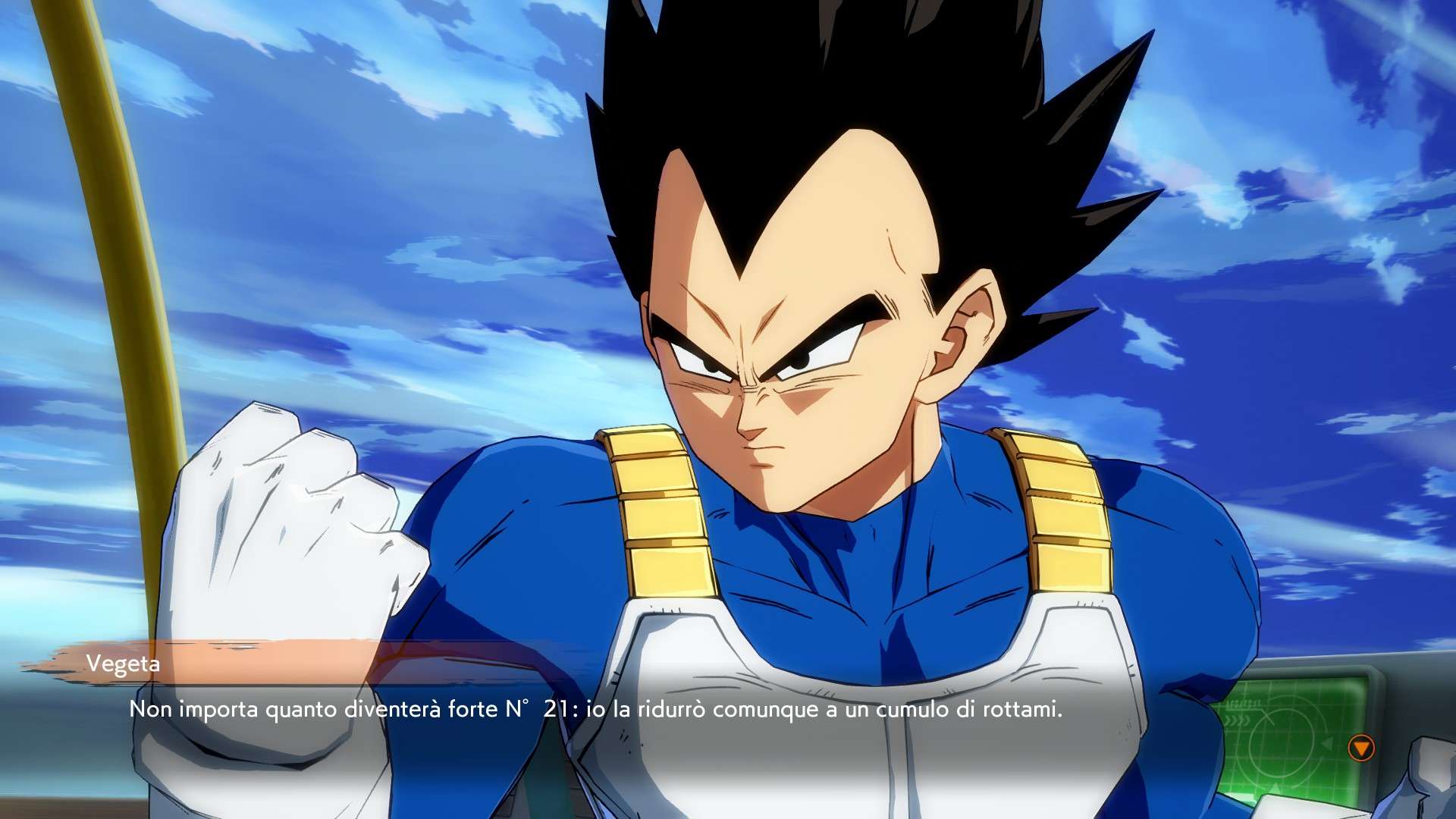The height and width of the screenshot is (819, 1456).
Task: Advance the dialogue with the orange arrow
Action: coord(1361,748)
